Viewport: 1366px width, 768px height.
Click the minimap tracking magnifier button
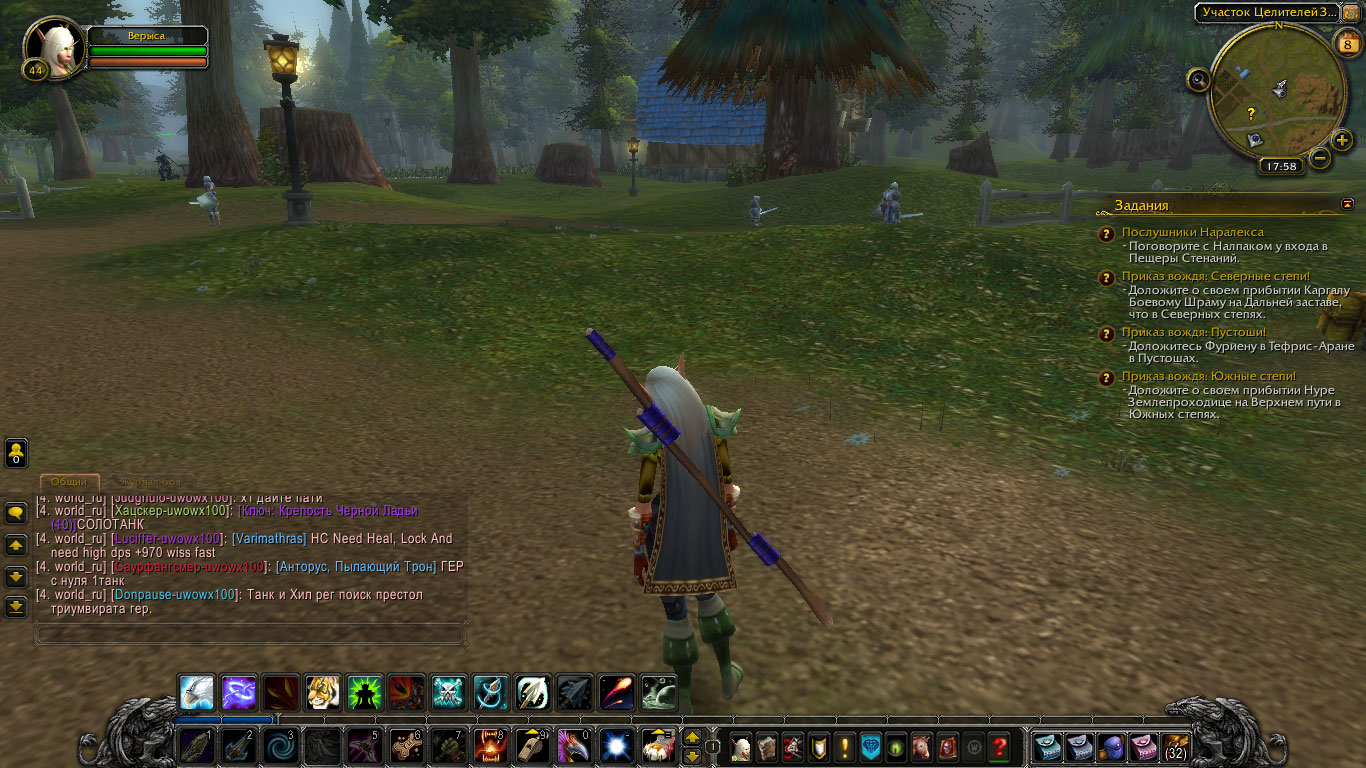click(x=1199, y=80)
